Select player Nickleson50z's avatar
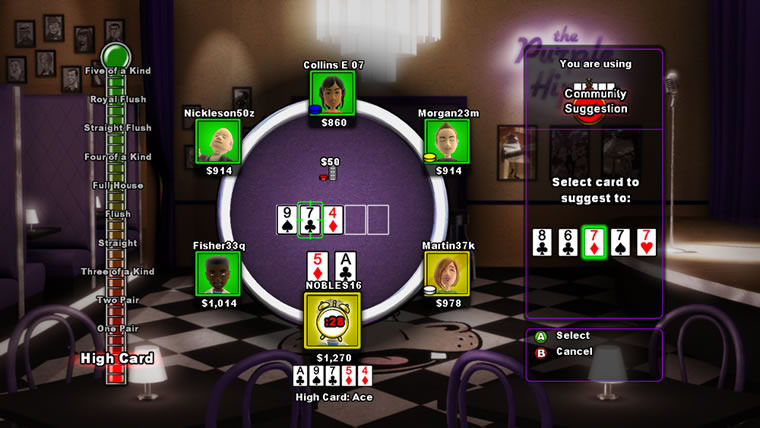Image resolution: width=760 pixels, height=428 pixels. tap(218, 141)
